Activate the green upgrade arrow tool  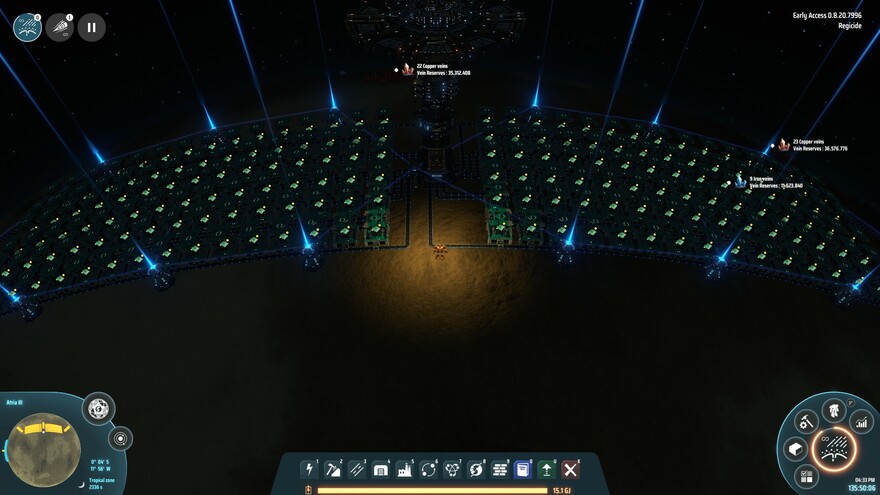point(547,469)
